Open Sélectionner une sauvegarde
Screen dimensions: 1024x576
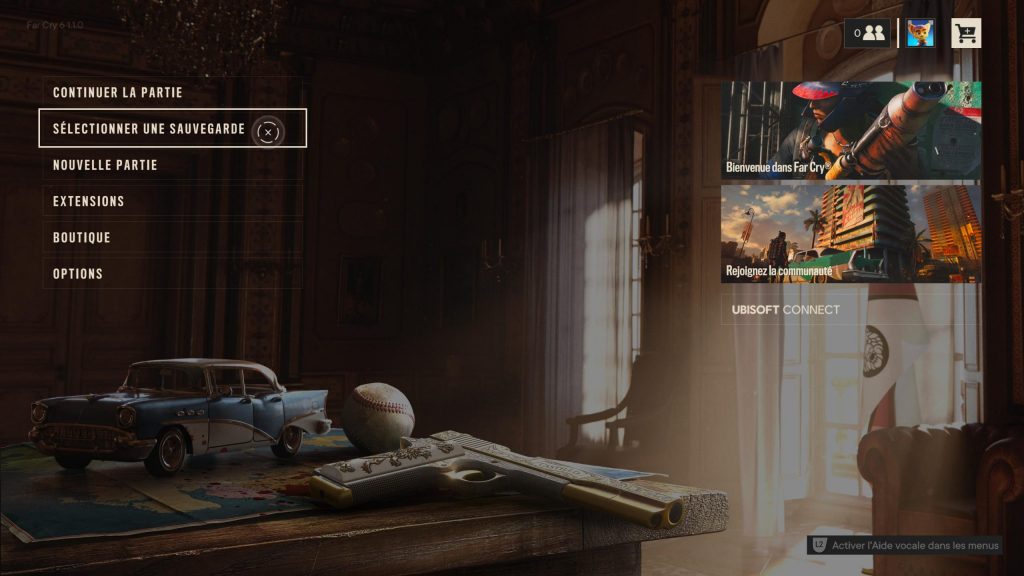pos(150,129)
